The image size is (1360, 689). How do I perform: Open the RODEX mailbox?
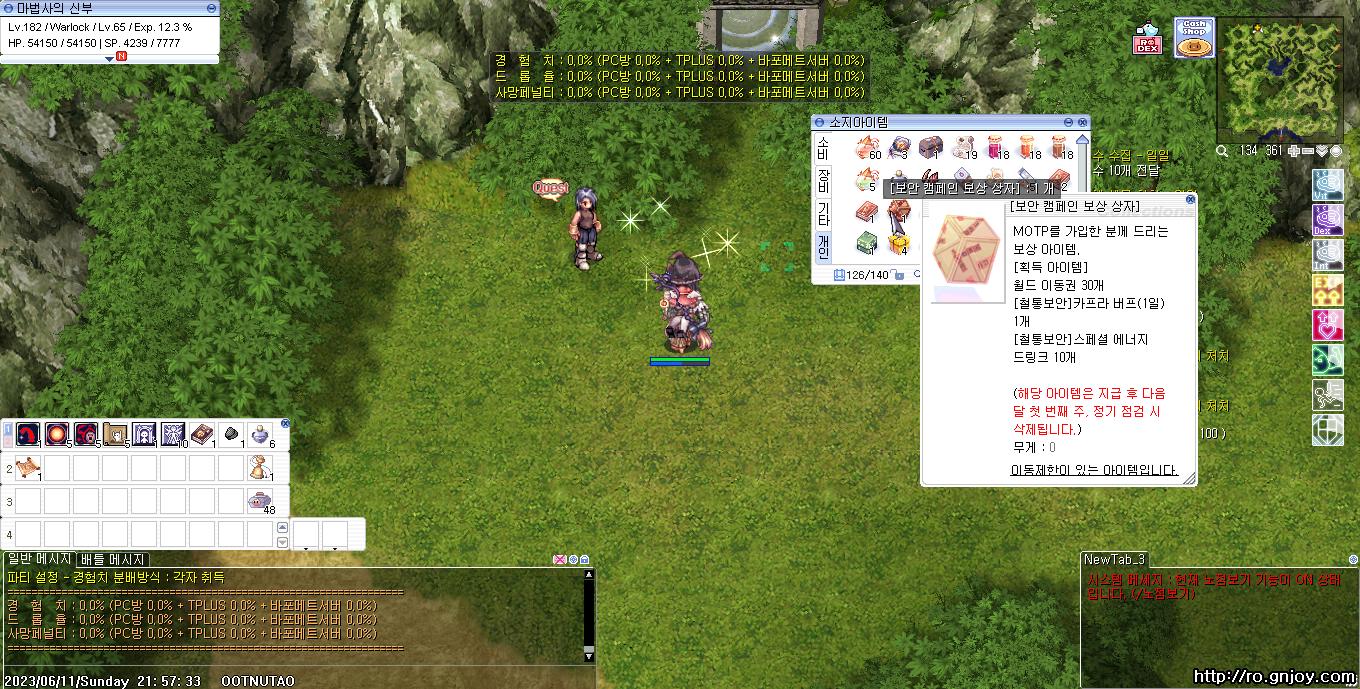[x=1147, y=42]
